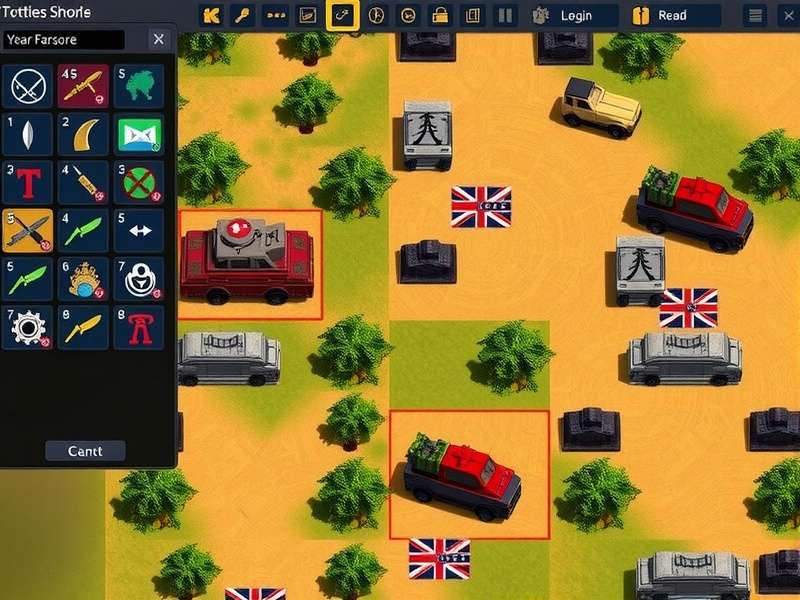Pick the golden curved horn slot
The height and width of the screenshot is (600, 800).
coord(83,135)
